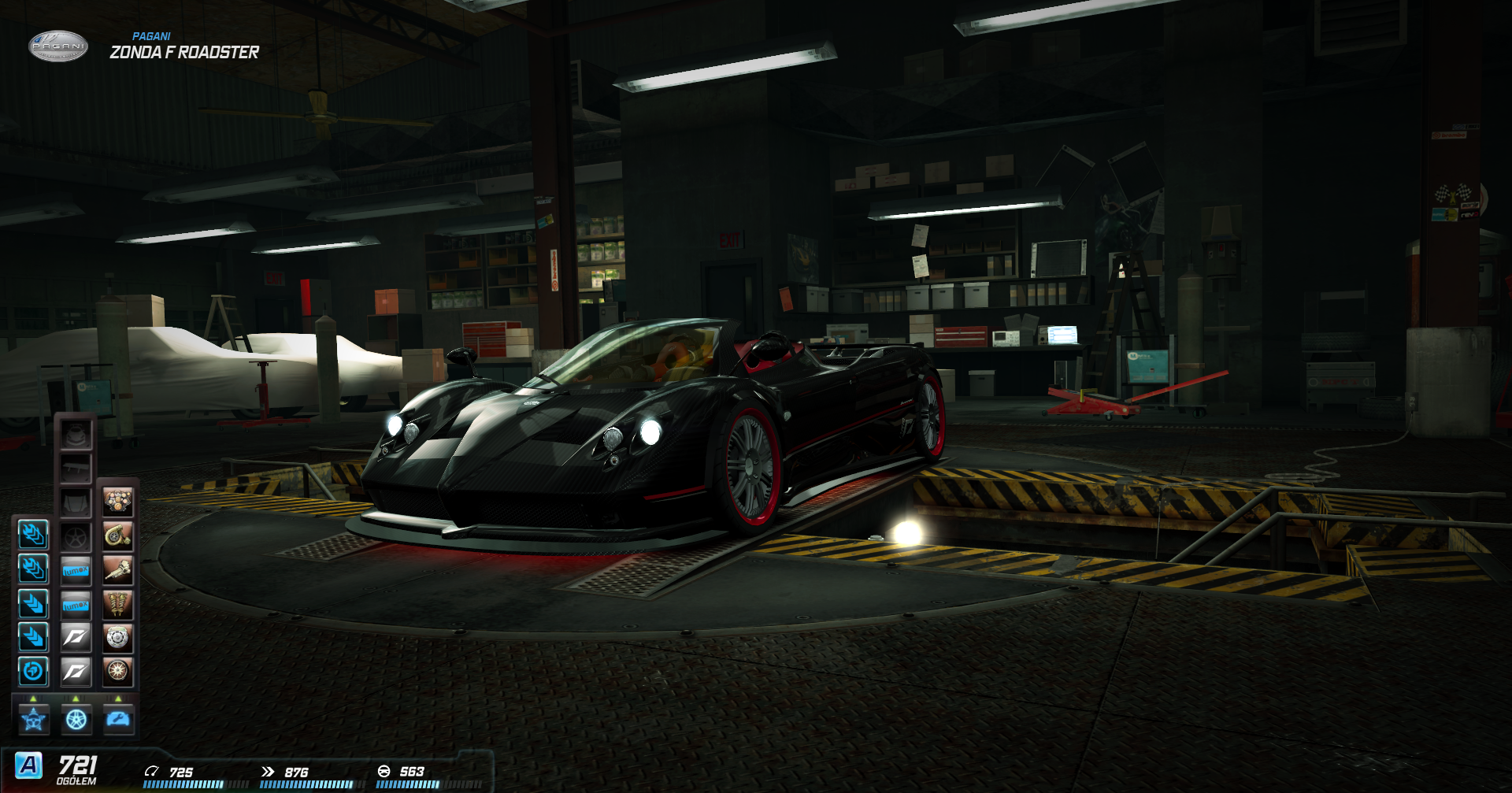Toggle the glowing wheel visual parts tab
This screenshot has width=1512, height=793.
click(76, 720)
